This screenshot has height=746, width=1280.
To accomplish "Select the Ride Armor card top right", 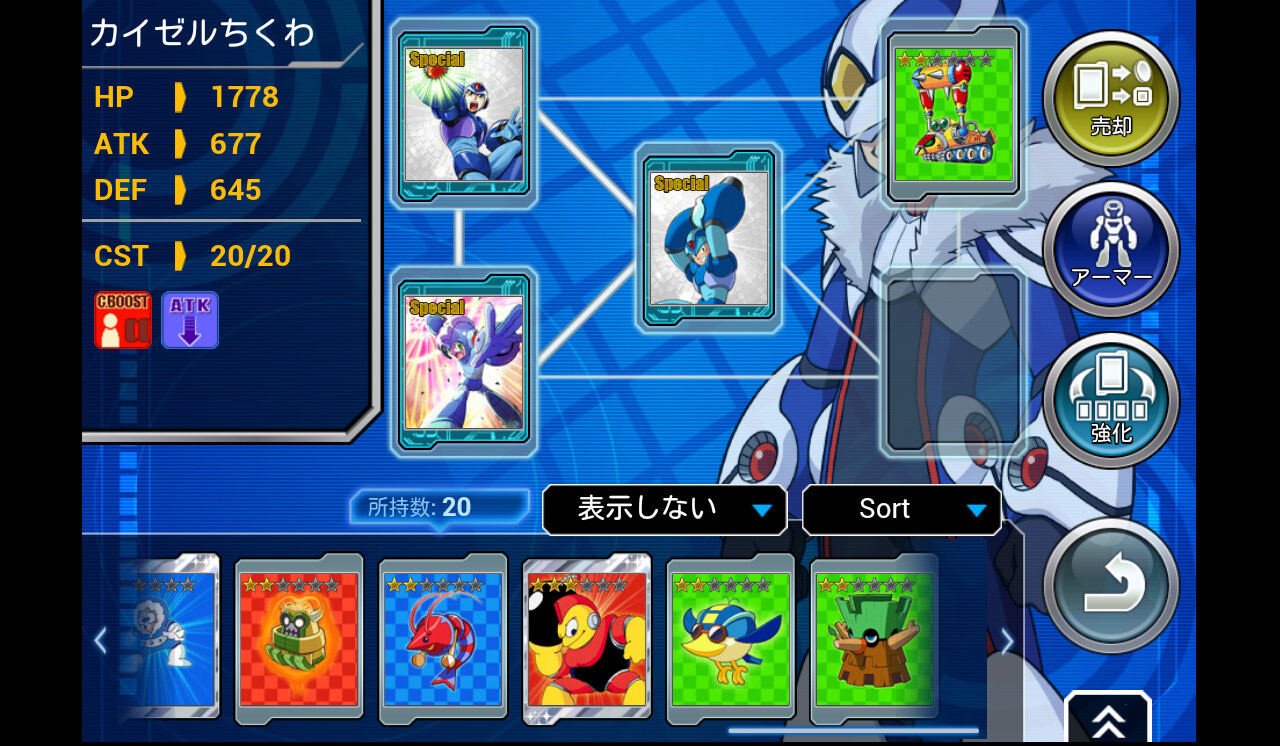I will (x=951, y=110).
